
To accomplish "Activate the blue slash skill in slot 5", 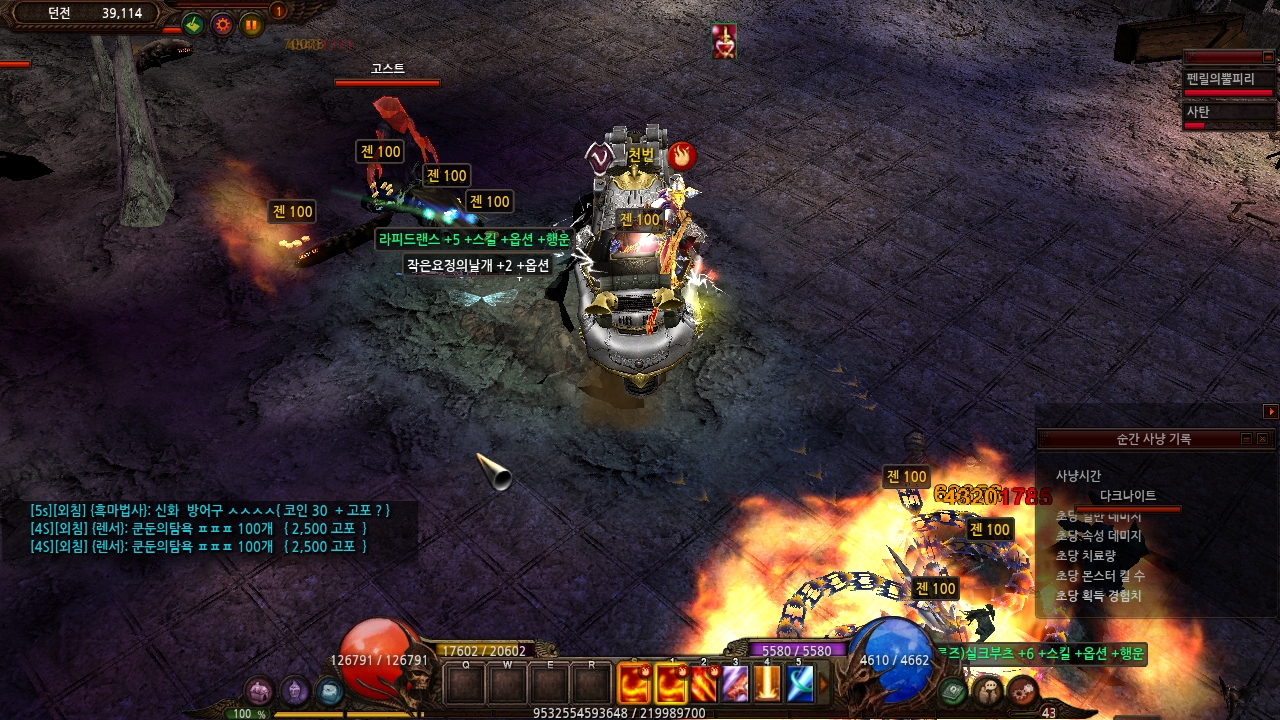I will pyautogui.click(x=799, y=684).
